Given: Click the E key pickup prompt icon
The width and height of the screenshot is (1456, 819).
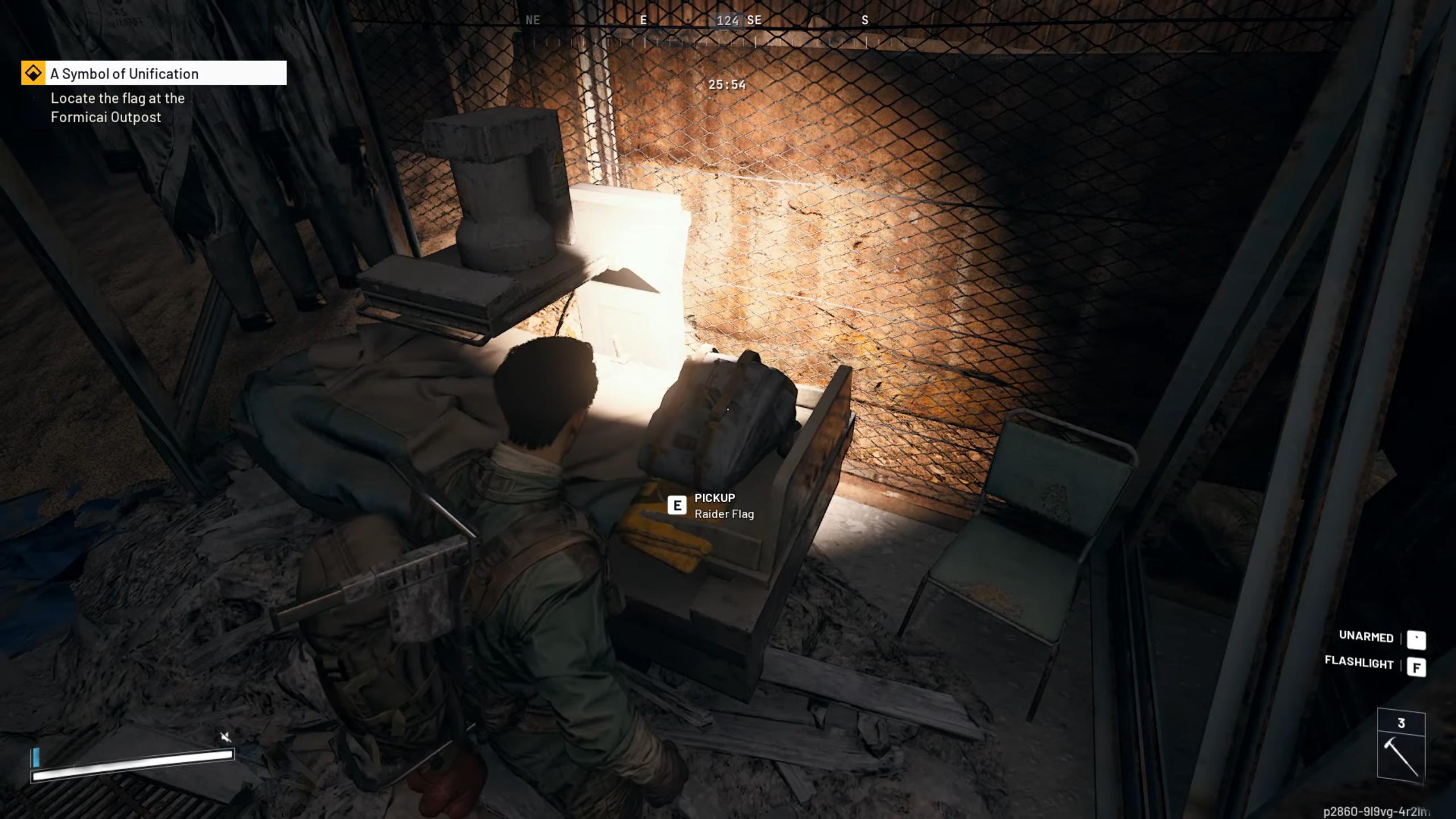Looking at the screenshot, I should [677, 505].
